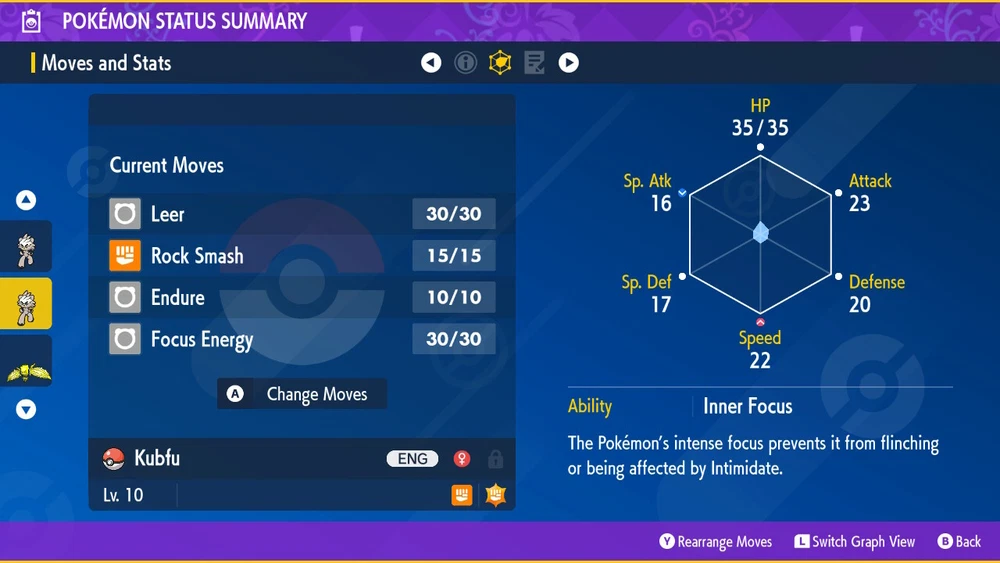This screenshot has width=1000, height=563.
Task: Open the Change Moves option
Action: point(302,394)
